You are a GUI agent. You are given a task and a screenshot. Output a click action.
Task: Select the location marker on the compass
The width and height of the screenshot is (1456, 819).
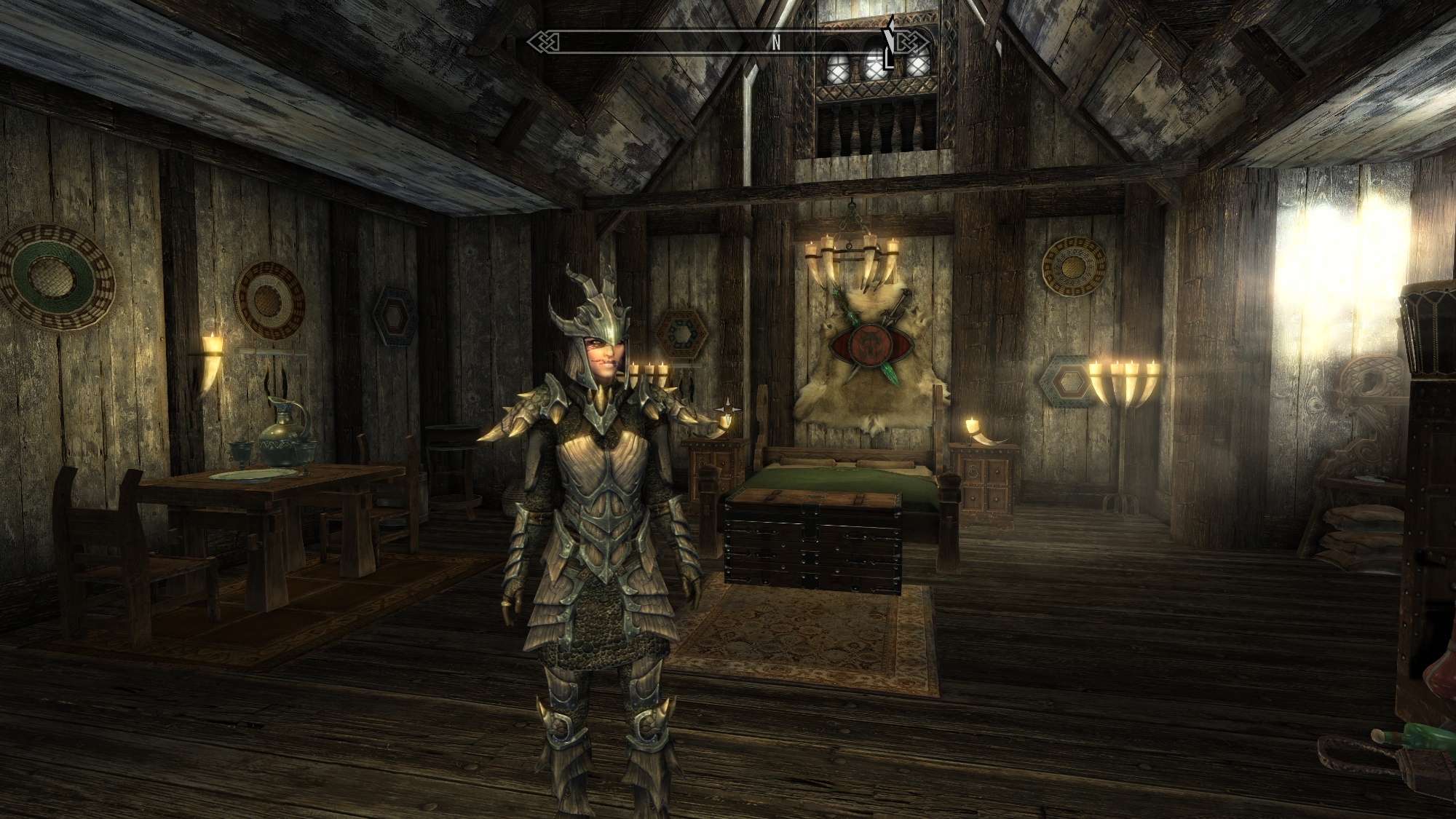[x=889, y=45]
